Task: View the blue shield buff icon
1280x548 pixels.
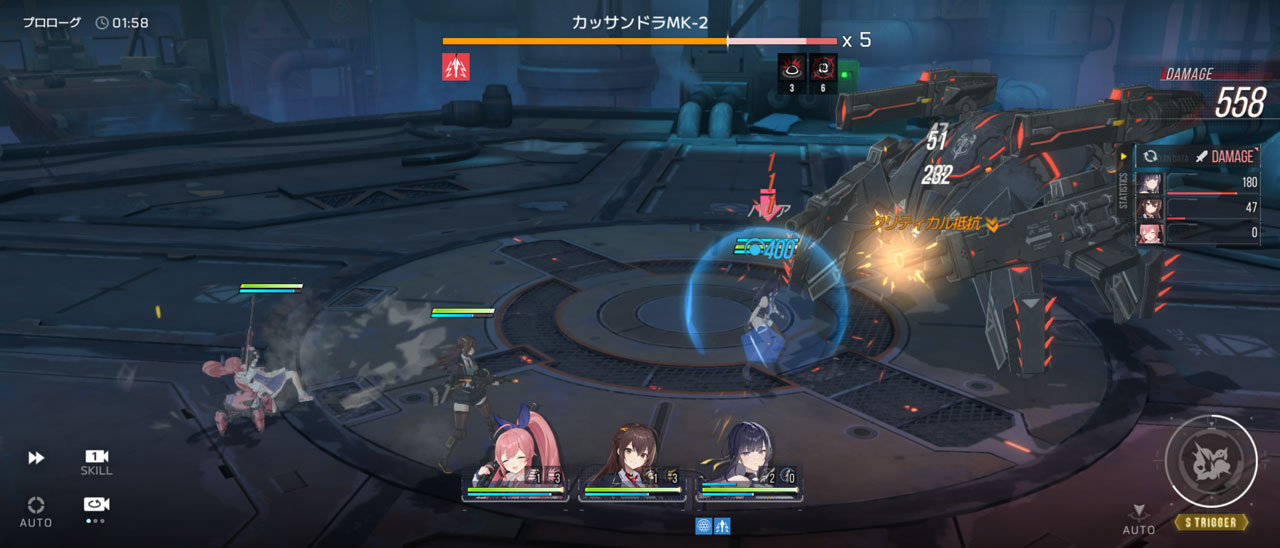Action: tap(703, 525)
